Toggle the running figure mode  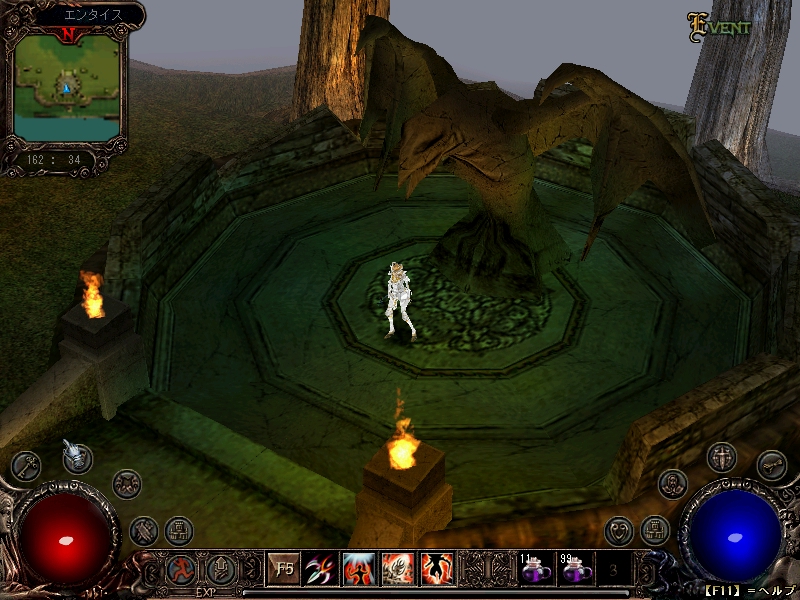click(181, 569)
